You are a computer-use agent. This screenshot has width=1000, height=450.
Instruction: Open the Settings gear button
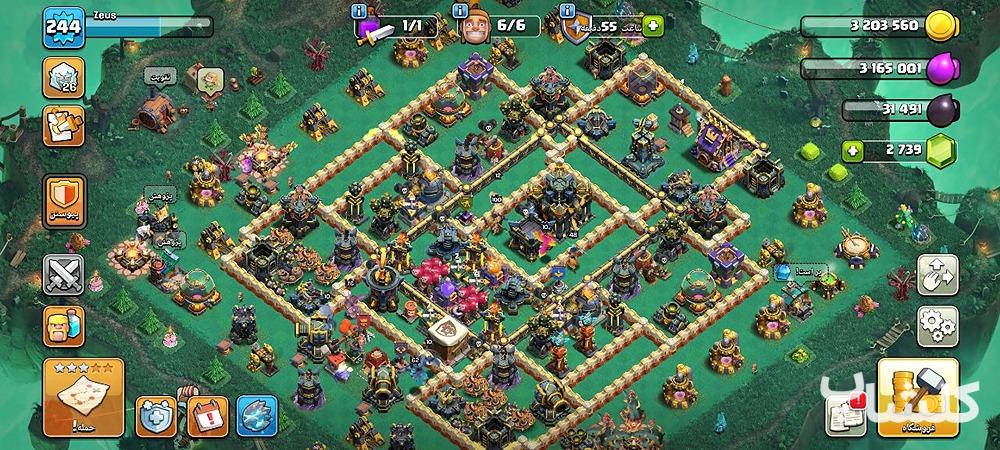(936, 326)
